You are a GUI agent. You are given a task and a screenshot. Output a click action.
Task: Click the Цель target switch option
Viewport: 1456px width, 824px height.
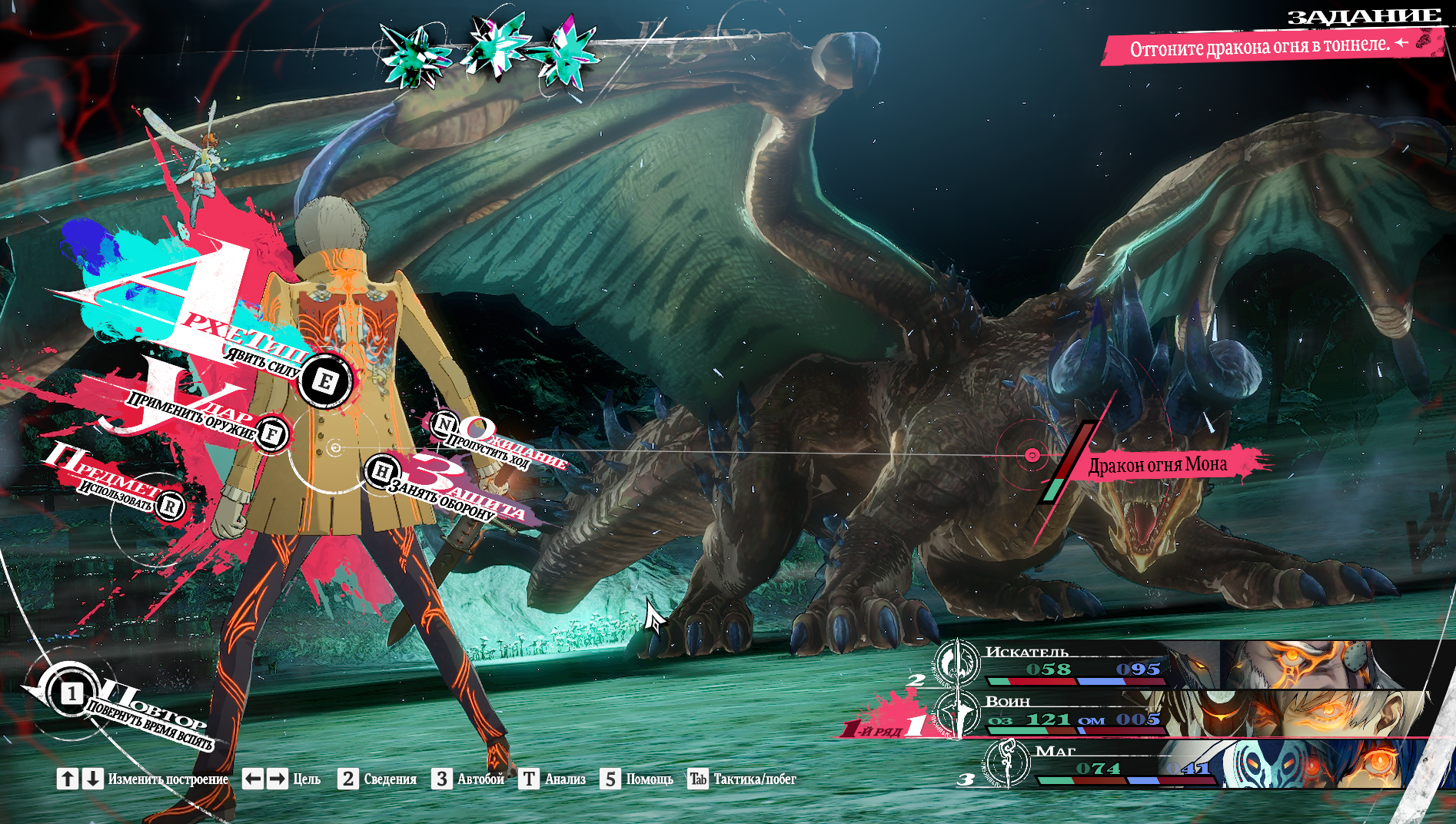[281, 779]
